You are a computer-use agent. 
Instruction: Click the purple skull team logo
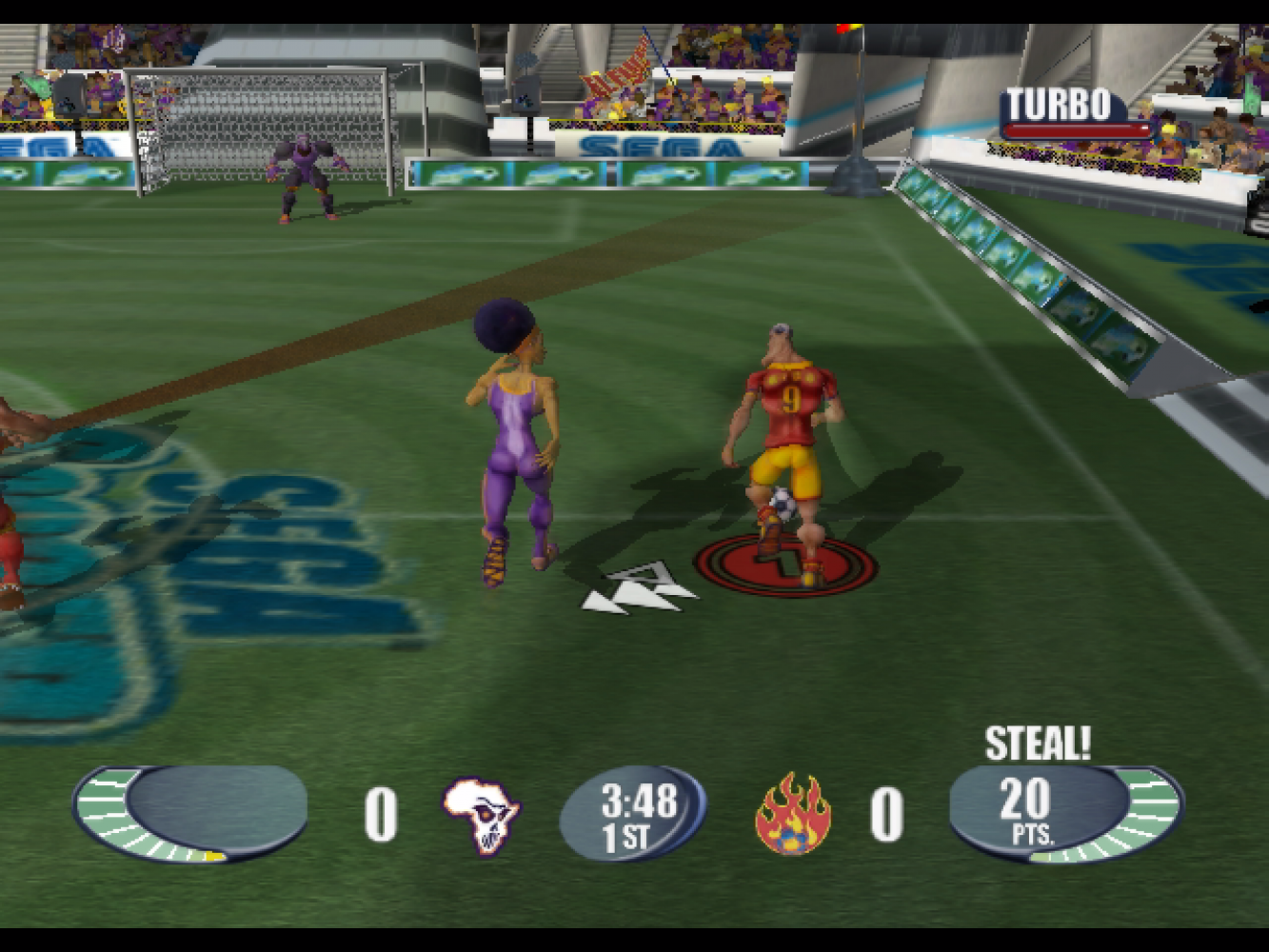pyautogui.click(x=482, y=815)
